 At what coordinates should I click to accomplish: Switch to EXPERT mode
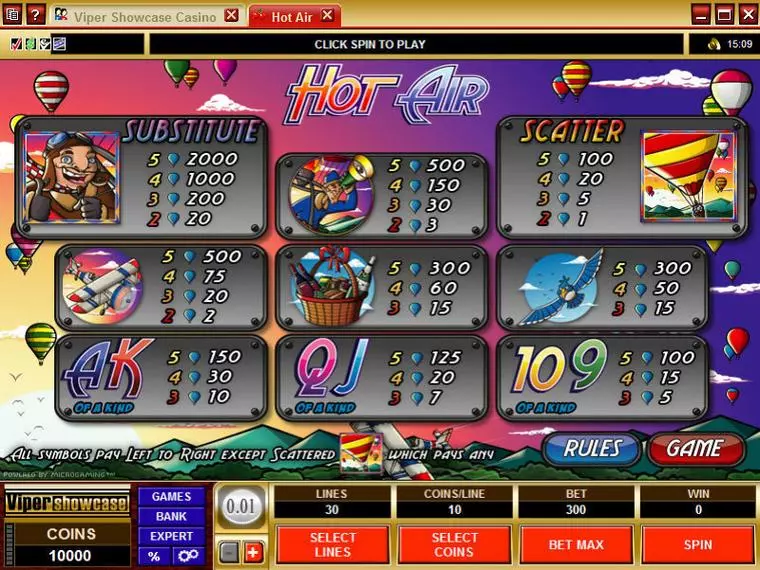[171, 536]
